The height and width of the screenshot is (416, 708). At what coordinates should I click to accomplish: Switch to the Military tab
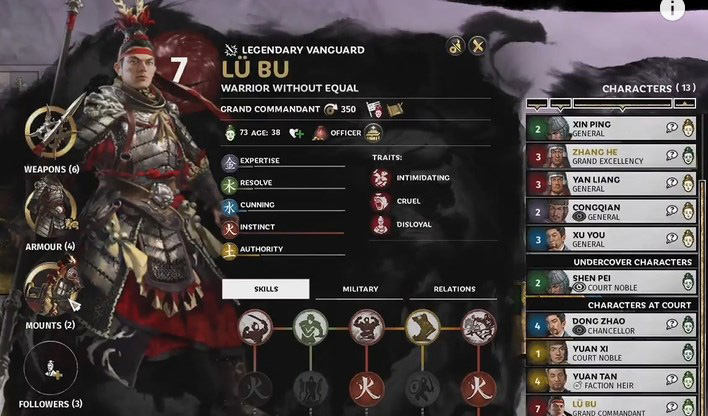360,289
